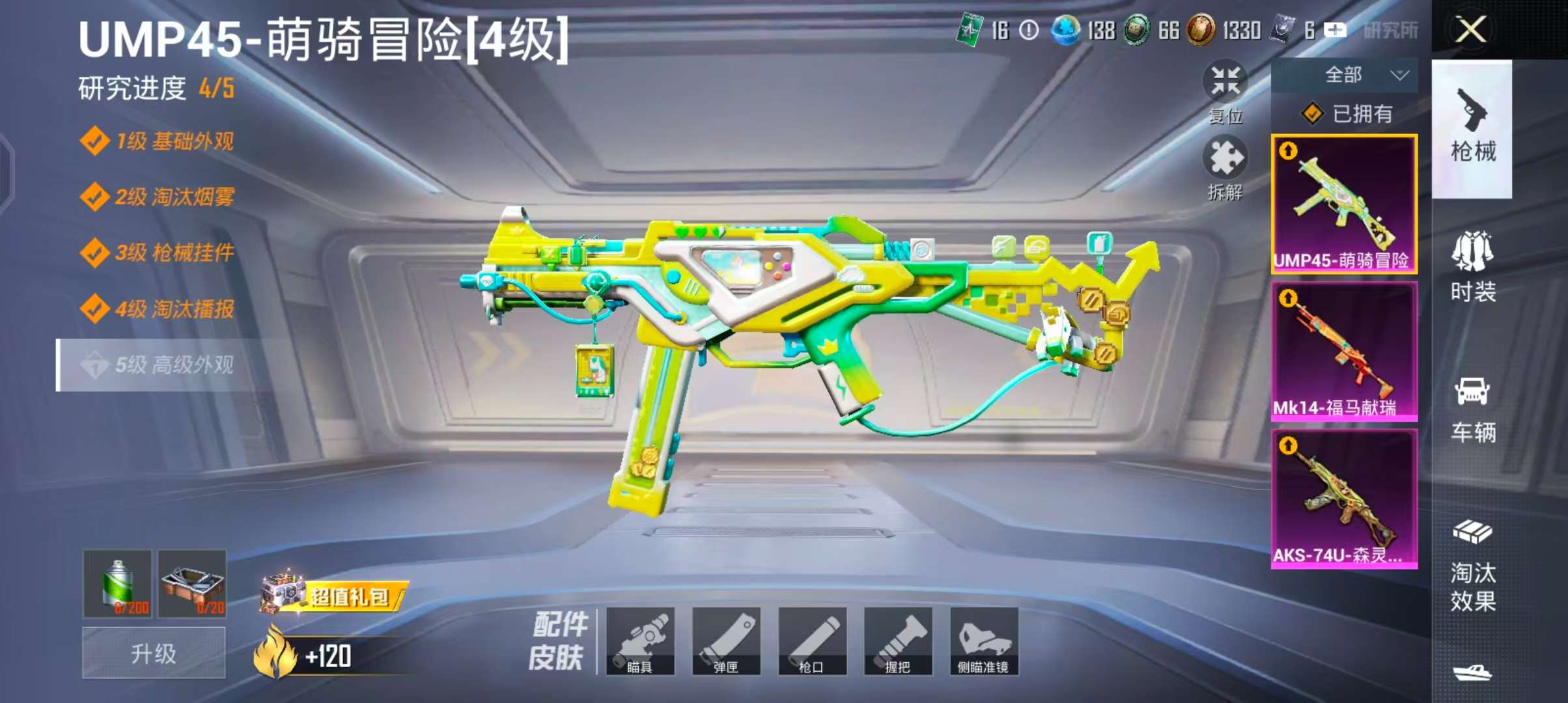This screenshot has width=1568, height=703.
Task: Tap the 升级 upgrade button
Action: click(154, 653)
